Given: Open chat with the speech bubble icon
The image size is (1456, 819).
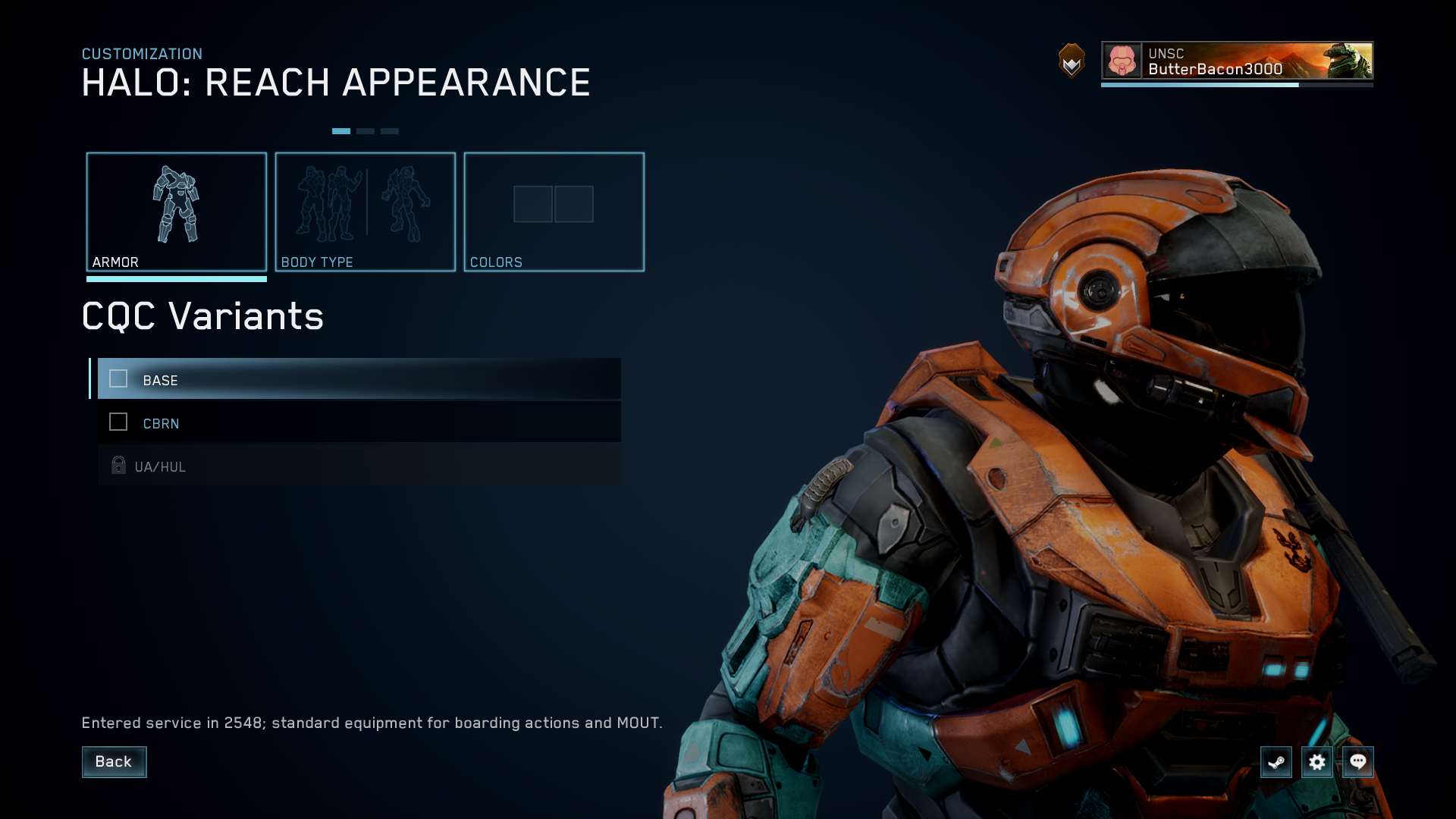Looking at the screenshot, I should (1358, 762).
